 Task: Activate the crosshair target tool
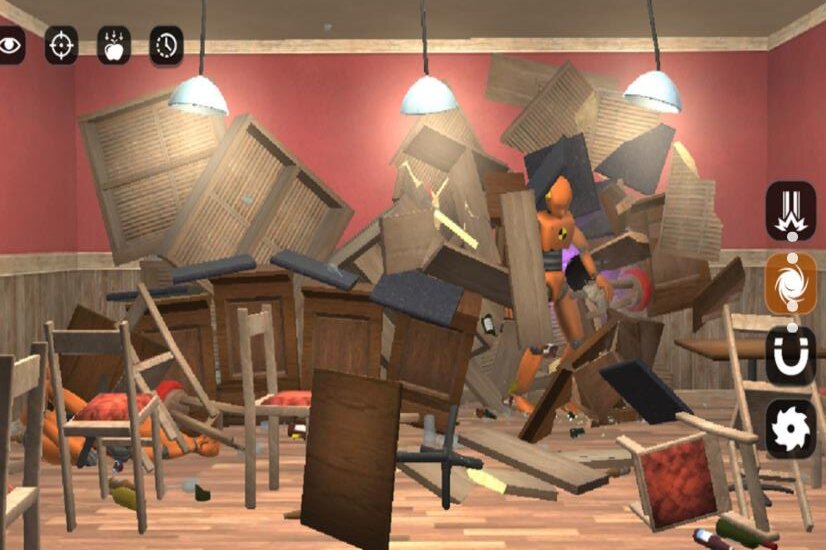coord(62,45)
